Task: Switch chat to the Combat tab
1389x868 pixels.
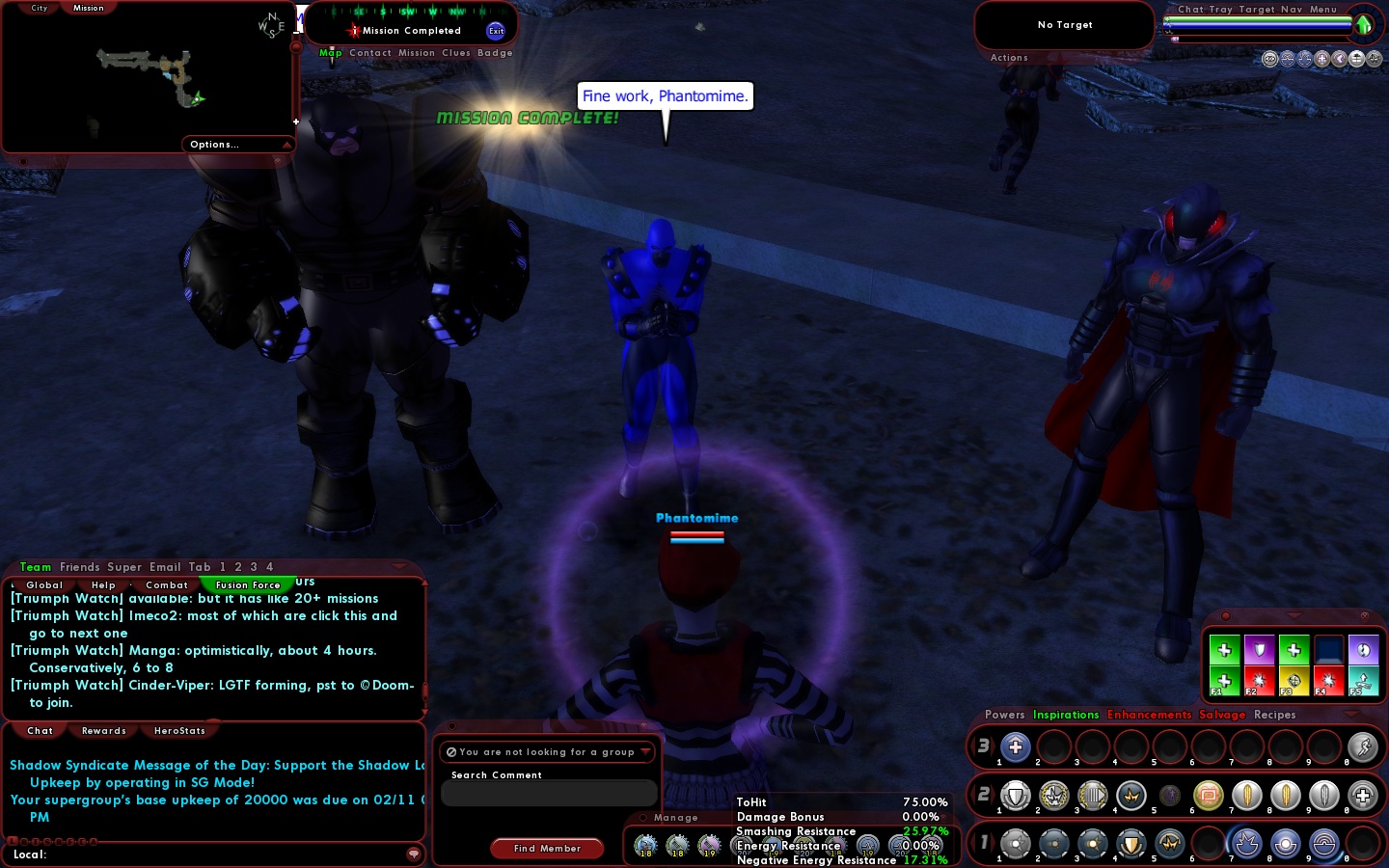Action: tap(167, 585)
